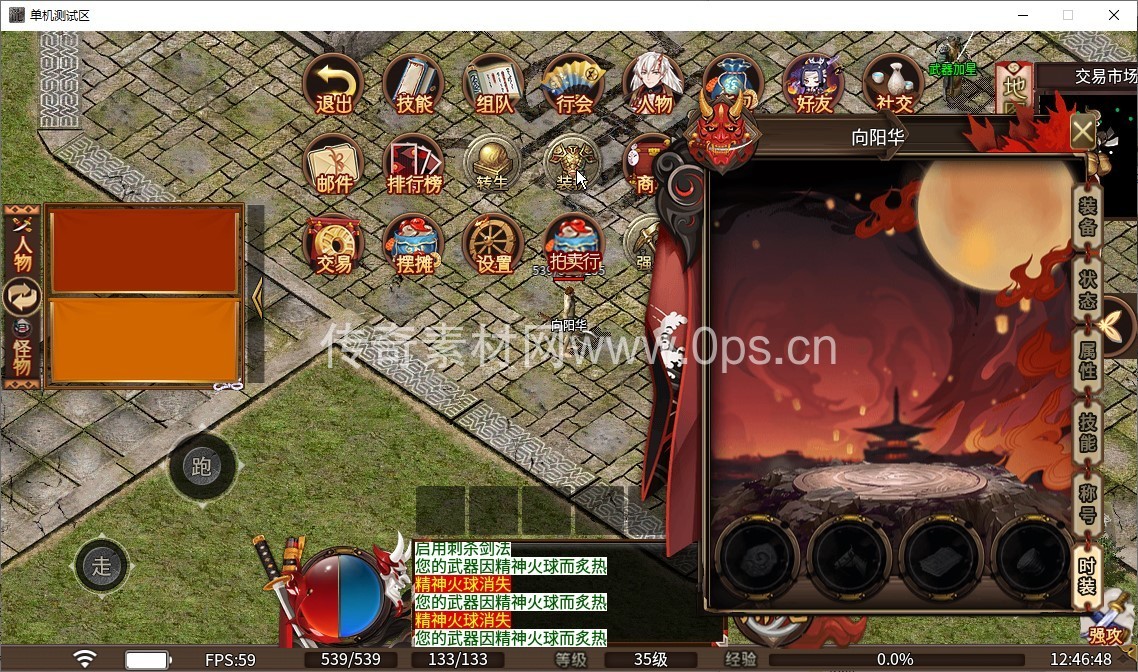Viewport: 1138px width, 672px height.
Task: Open the 行会 guild menu
Action: point(574,83)
